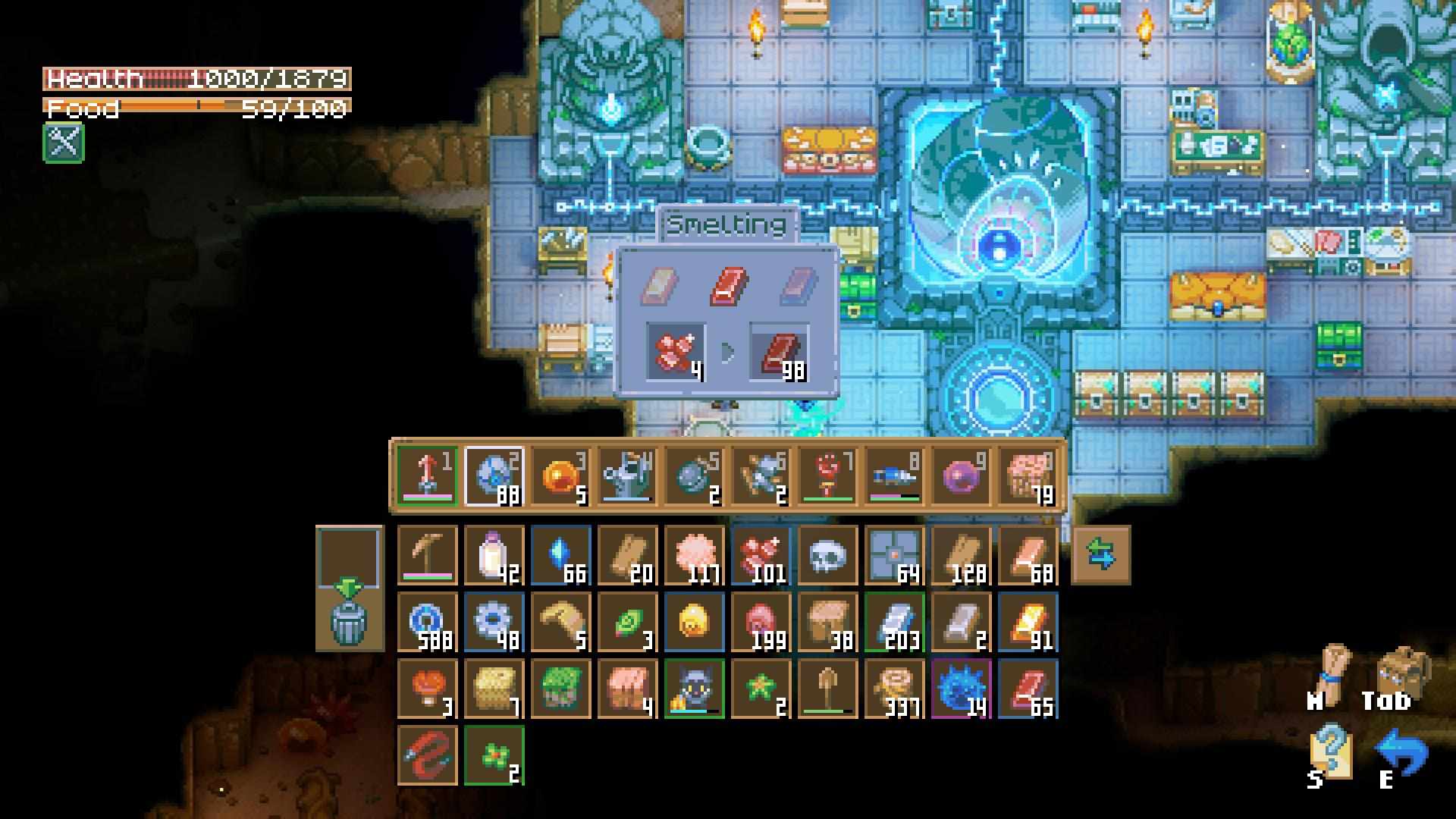The width and height of the screenshot is (1456, 819).
Task: Select the red magnet item
Action: tap(428, 755)
